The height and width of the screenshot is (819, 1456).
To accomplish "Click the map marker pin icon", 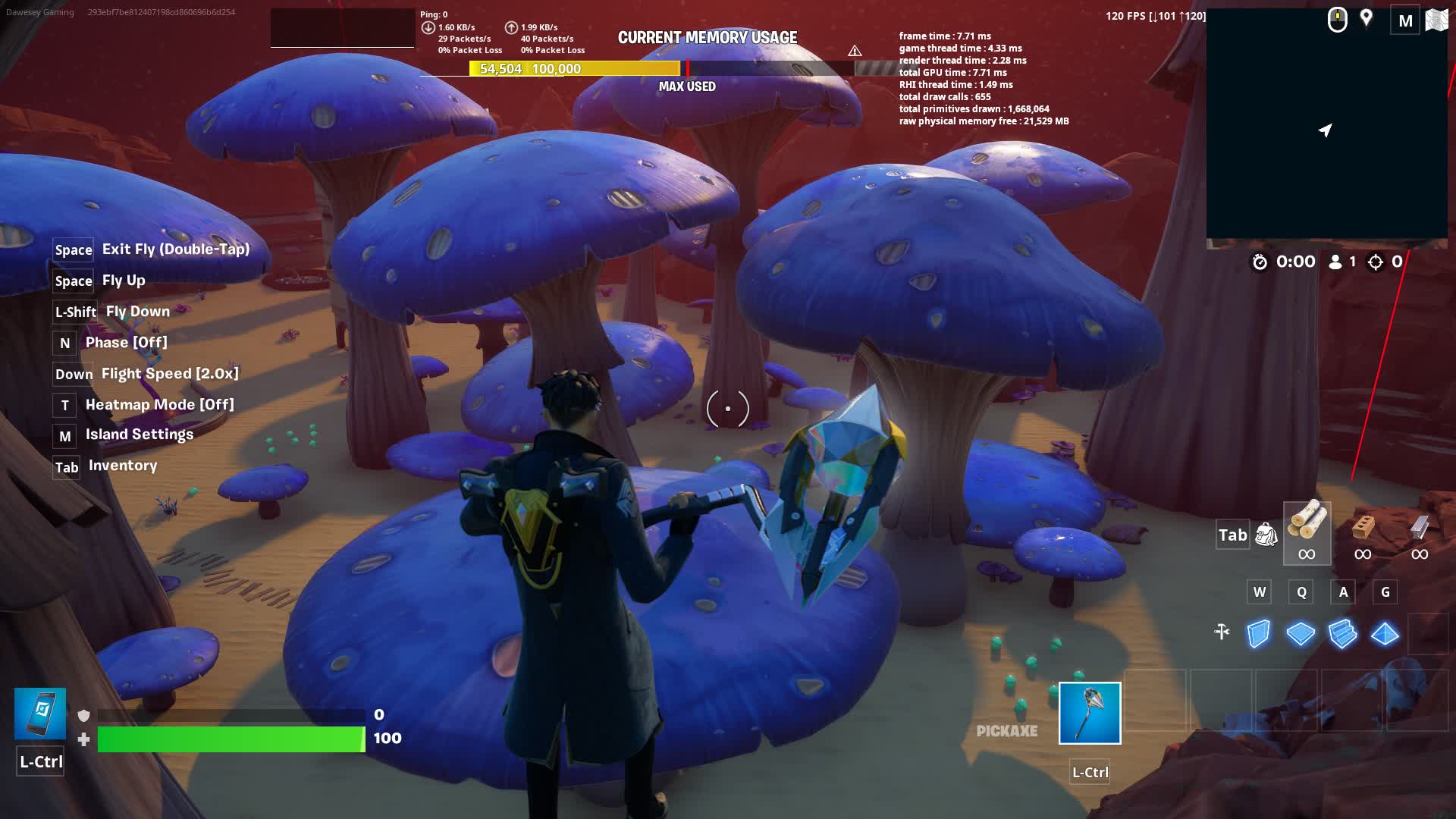I will point(1367,18).
